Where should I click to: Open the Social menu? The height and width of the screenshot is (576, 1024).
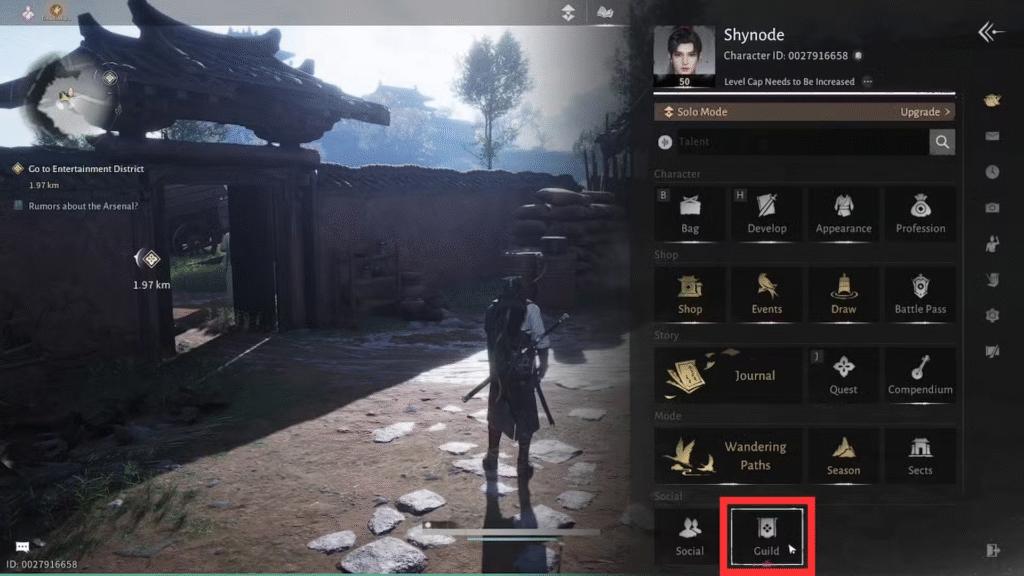click(x=690, y=536)
